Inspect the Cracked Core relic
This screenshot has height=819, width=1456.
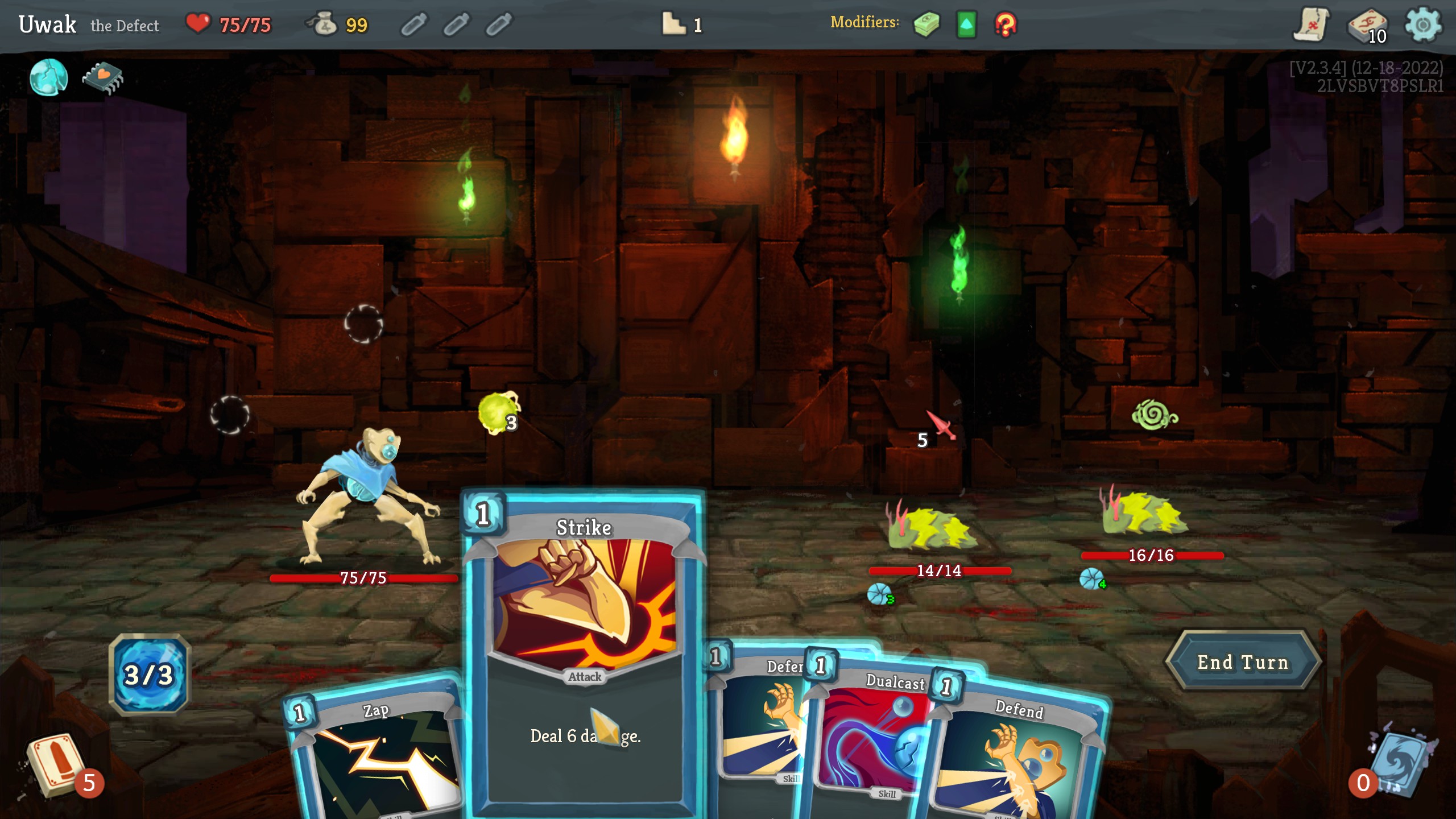49,77
